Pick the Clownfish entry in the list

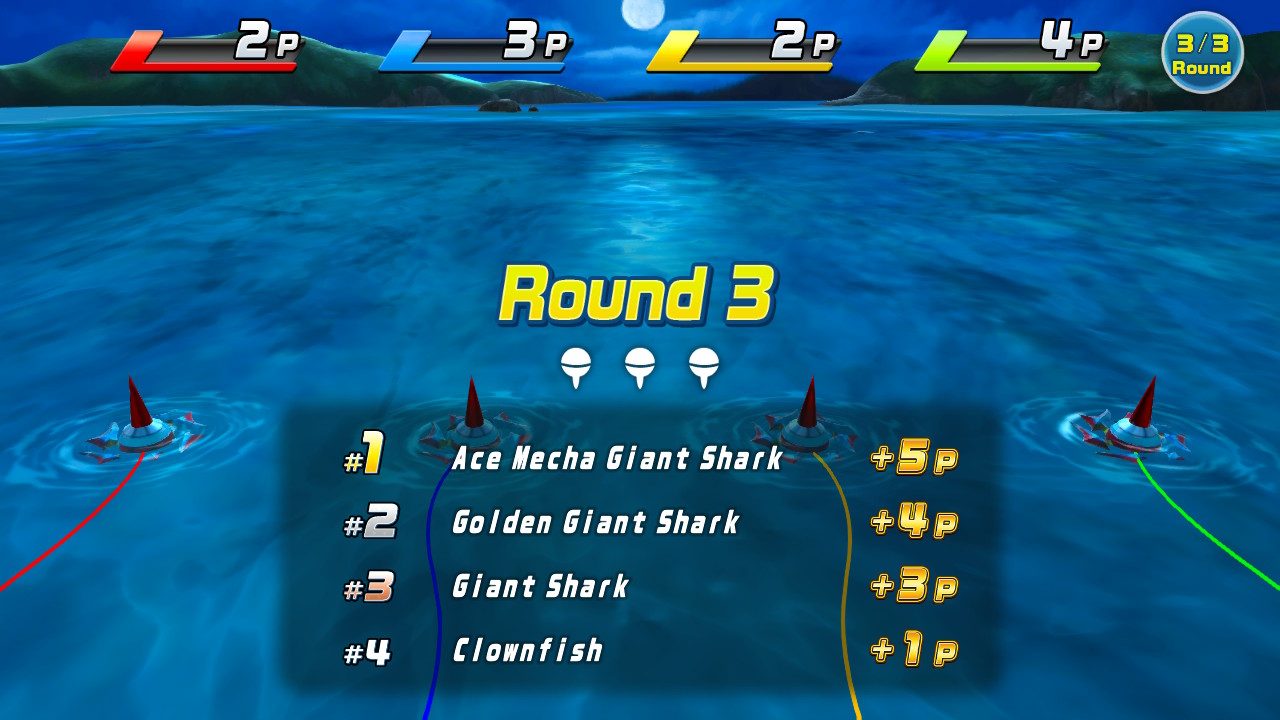pyautogui.click(x=528, y=651)
